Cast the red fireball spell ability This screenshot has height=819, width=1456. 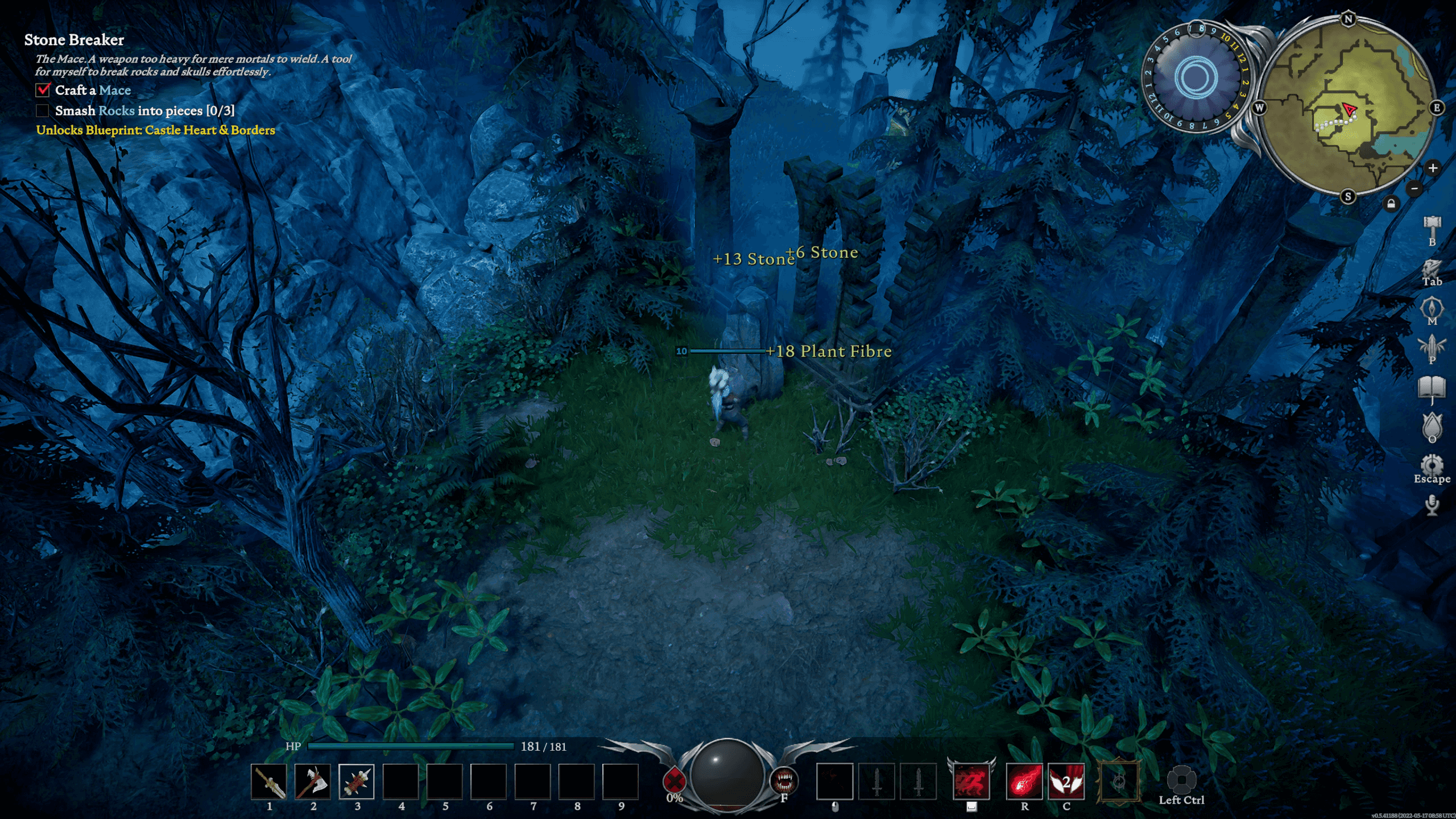(x=1024, y=781)
